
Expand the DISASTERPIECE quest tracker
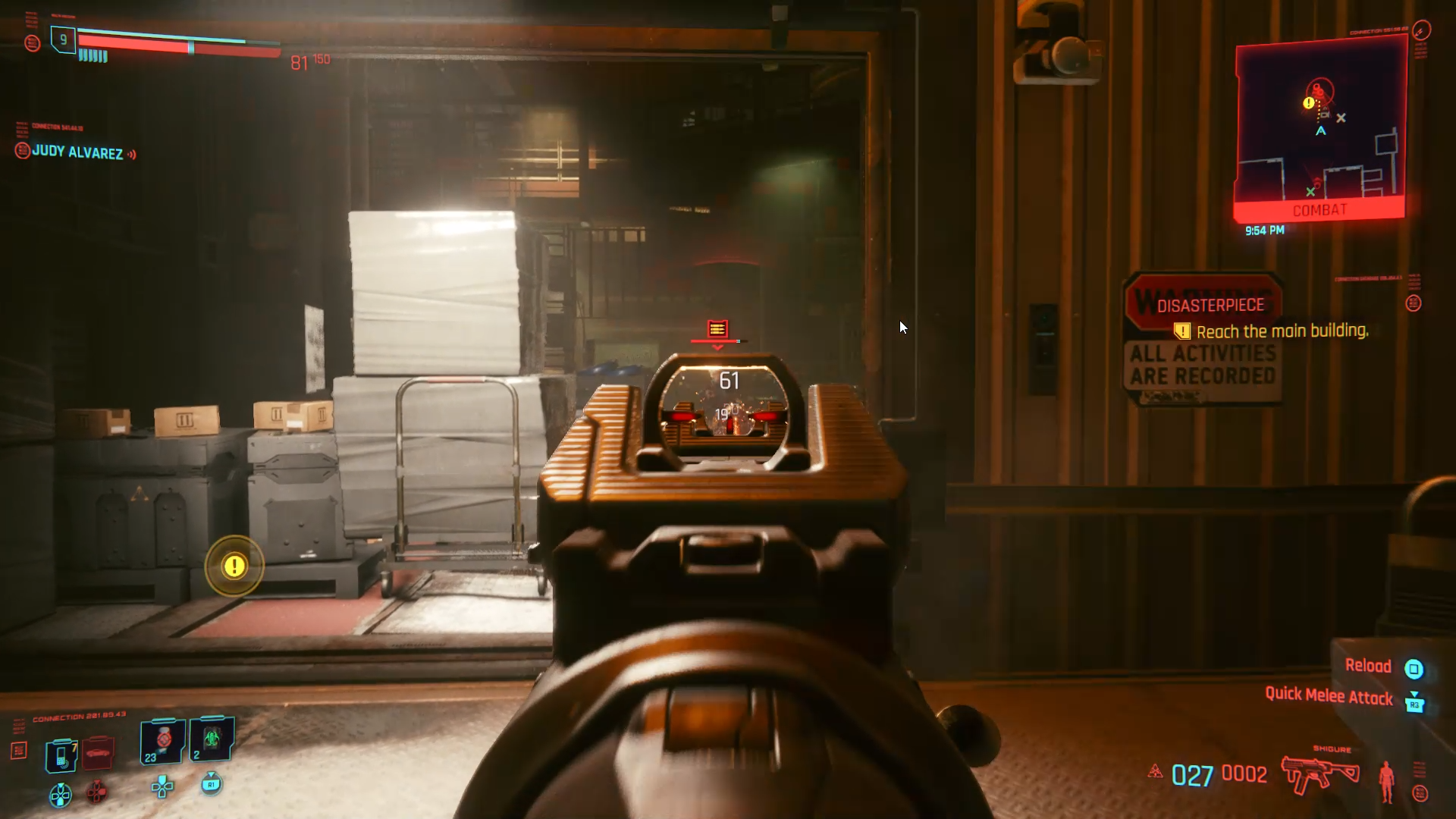coord(1210,305)
